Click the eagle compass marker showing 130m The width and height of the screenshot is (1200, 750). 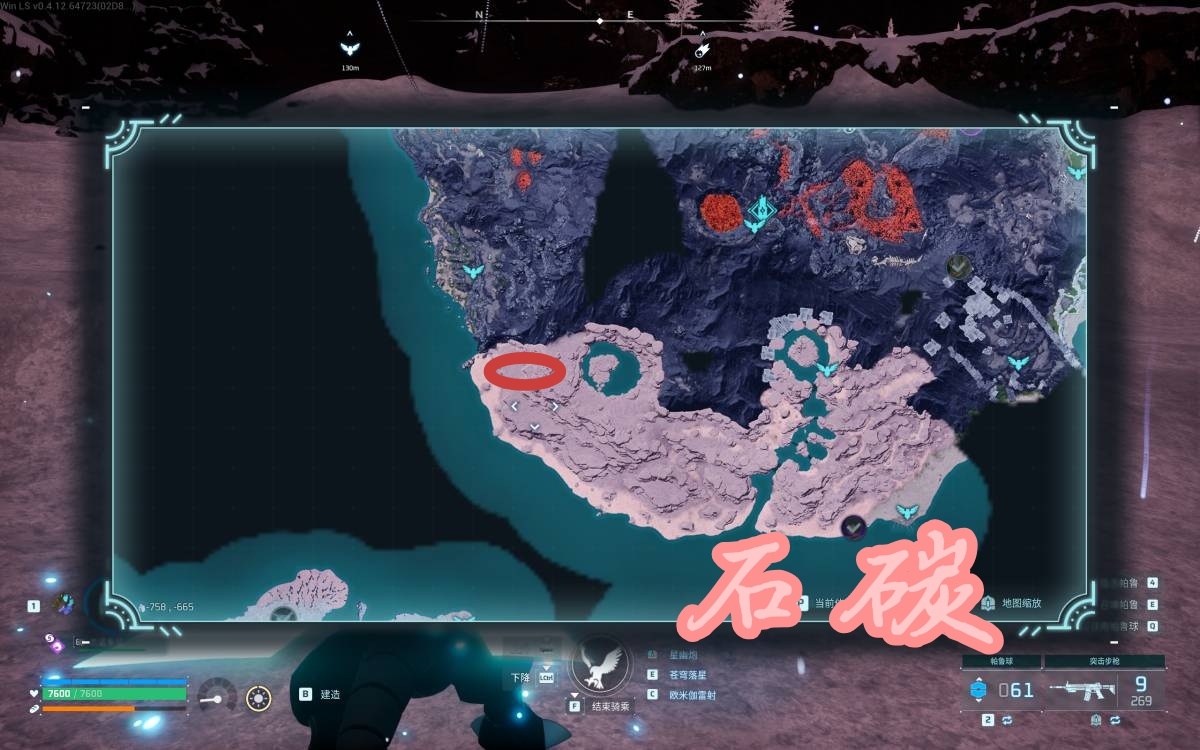[x=349, y=48]
